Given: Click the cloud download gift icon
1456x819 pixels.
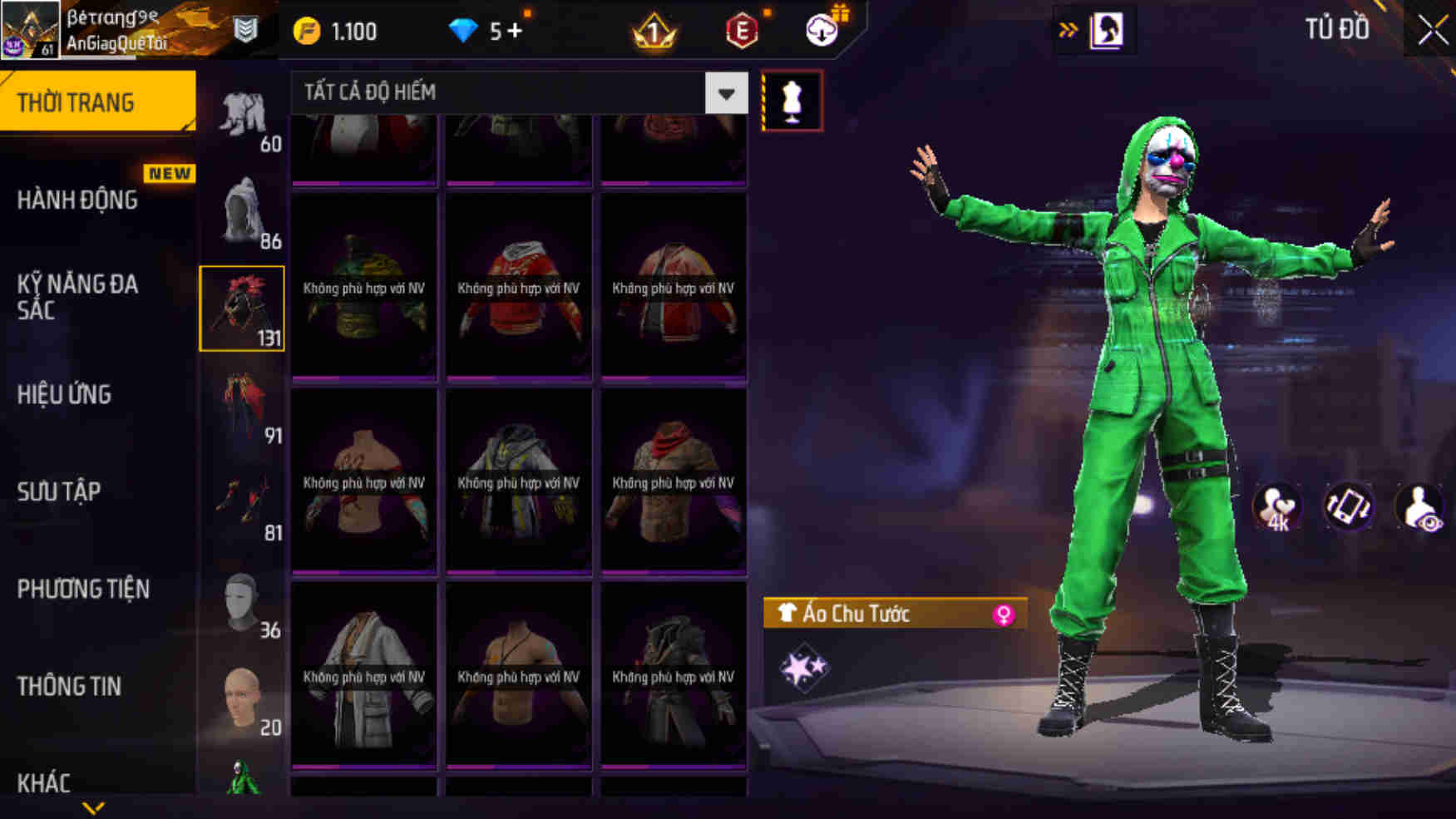Looking at the screenshot, I should coord(822,30).
